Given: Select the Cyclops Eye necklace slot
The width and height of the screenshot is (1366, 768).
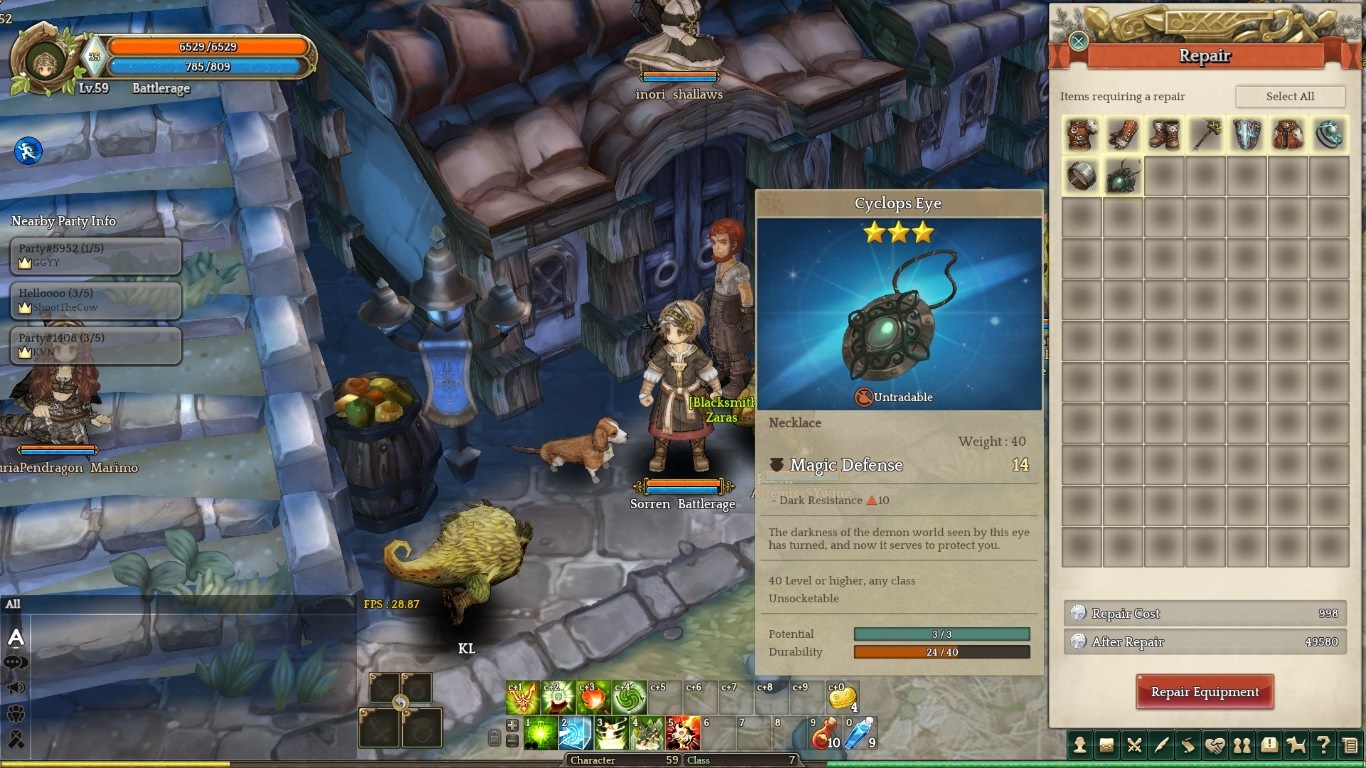Looking at the screenshot, I should coord(1123,176).
